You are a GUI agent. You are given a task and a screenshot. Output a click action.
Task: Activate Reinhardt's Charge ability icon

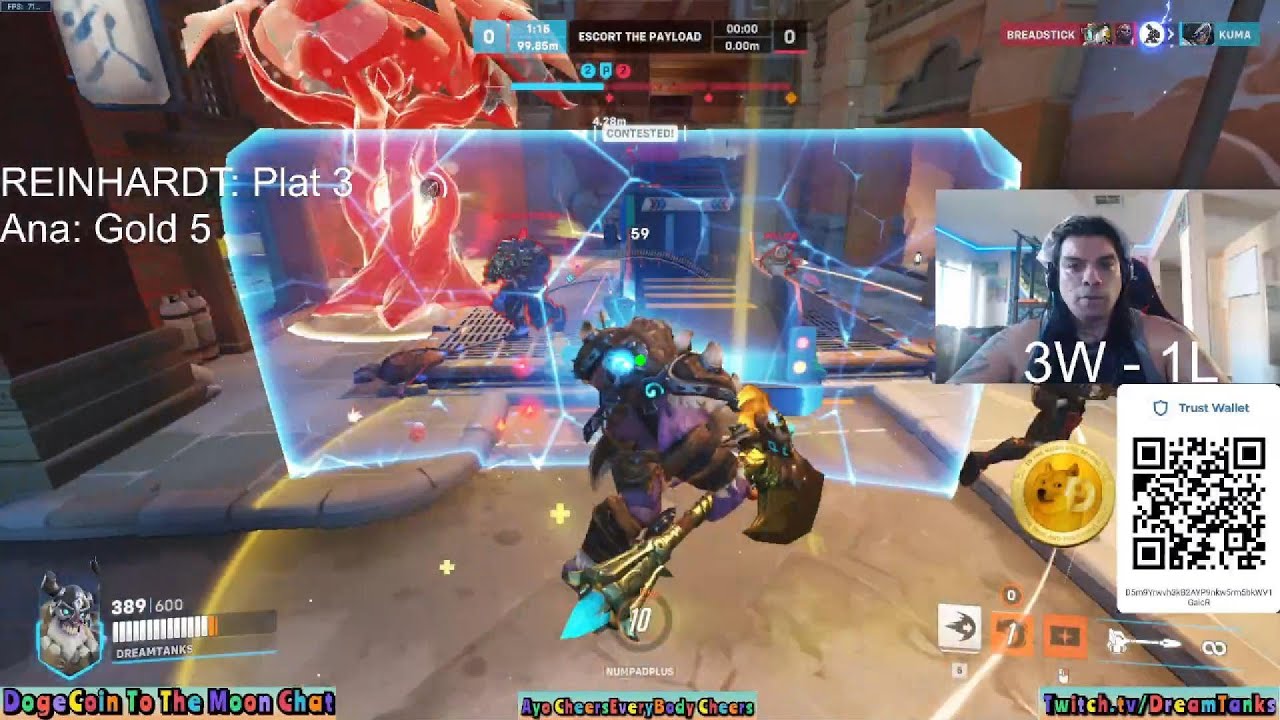(x=959, y=627)
